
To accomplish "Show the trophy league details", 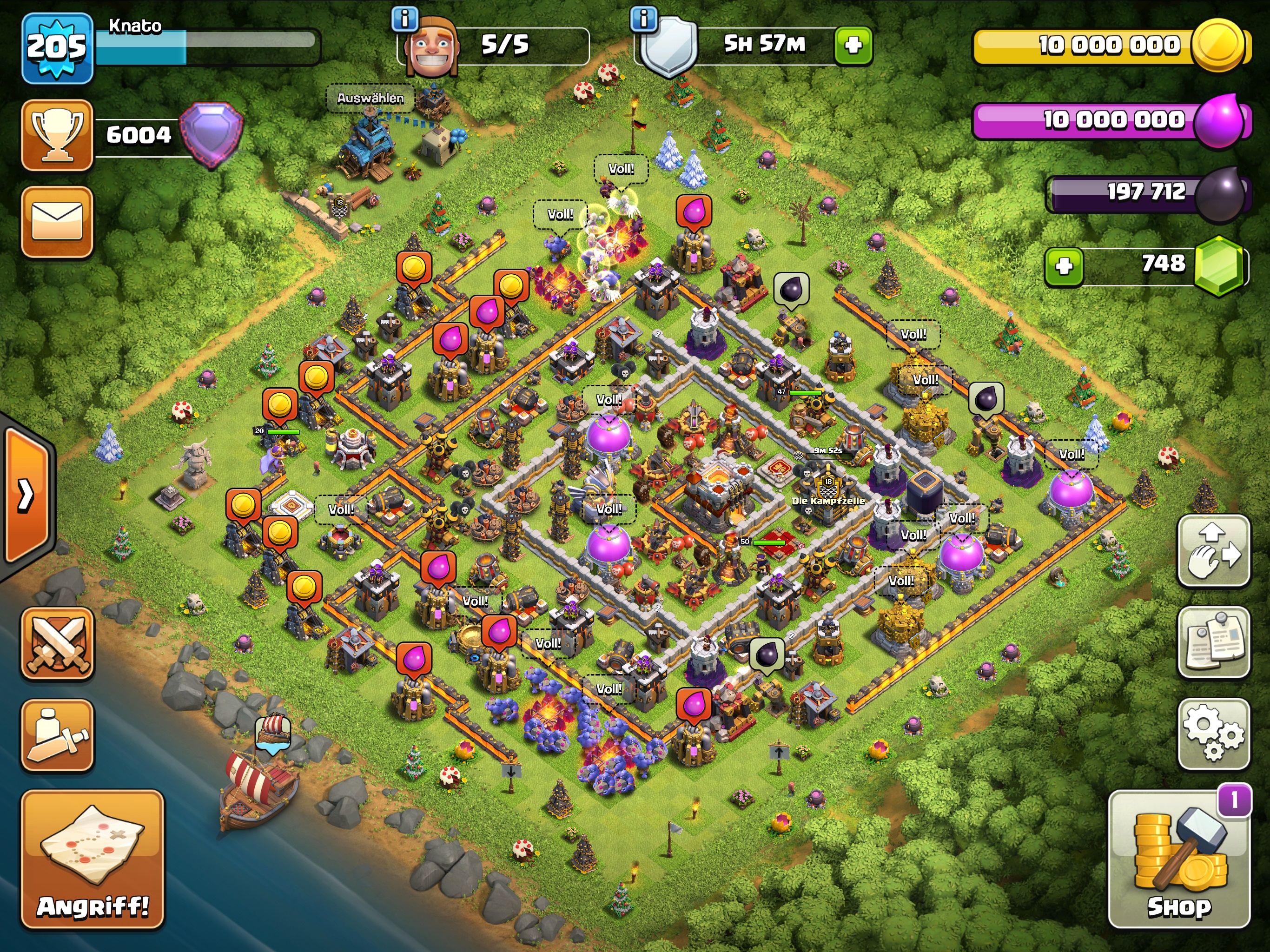I will [58, 135].
